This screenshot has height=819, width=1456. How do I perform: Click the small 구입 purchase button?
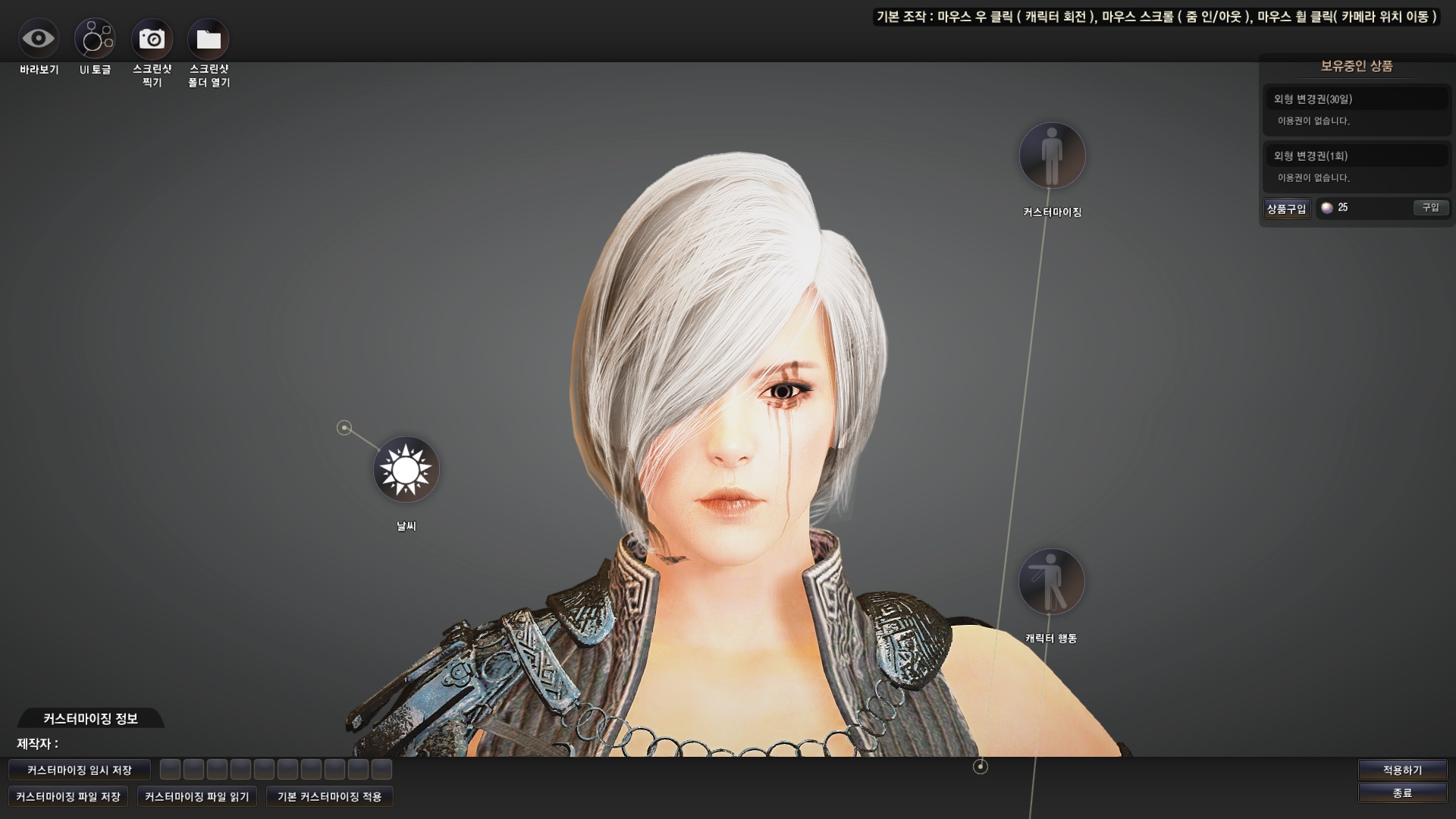1430,208
